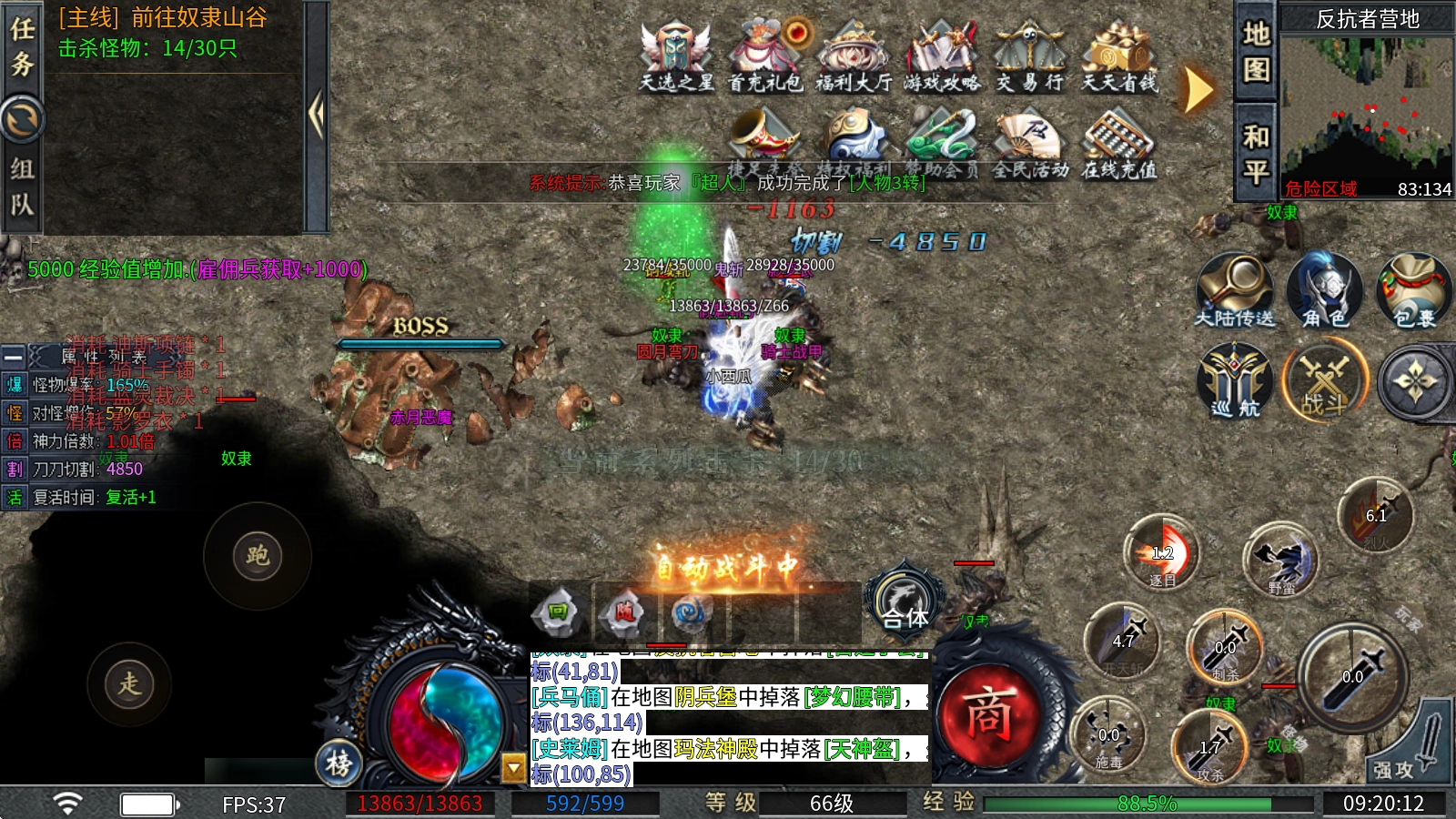Open the 游戏攻略 game guide
Screen dimensions: 1456x819
pyautogui.click(x=942, y=55)
